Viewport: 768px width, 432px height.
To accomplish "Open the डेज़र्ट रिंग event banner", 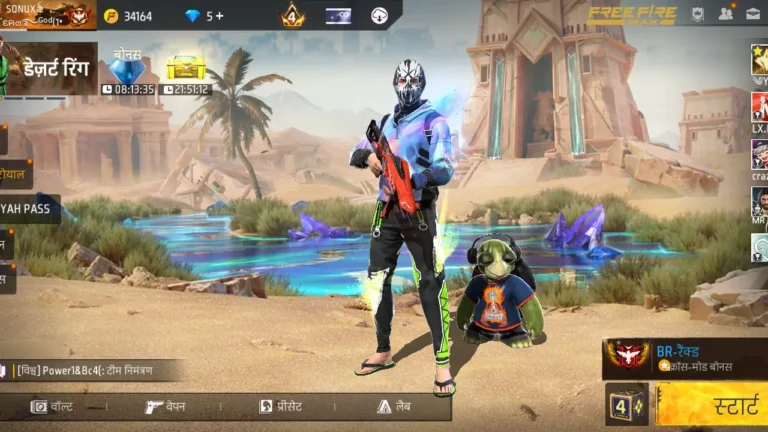I will [50, 69].
